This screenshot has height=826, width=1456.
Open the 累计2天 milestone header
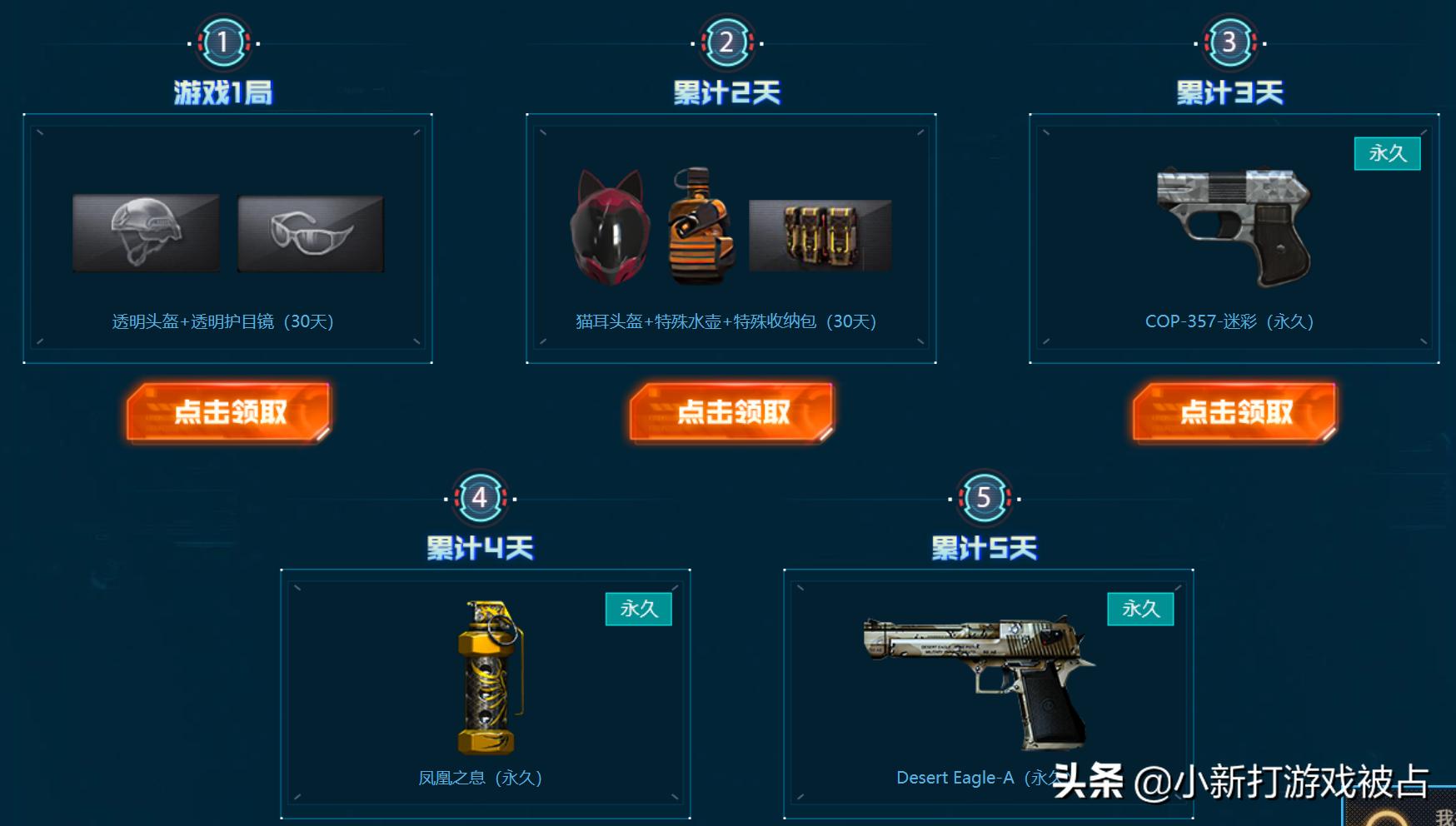click(729, 92)
